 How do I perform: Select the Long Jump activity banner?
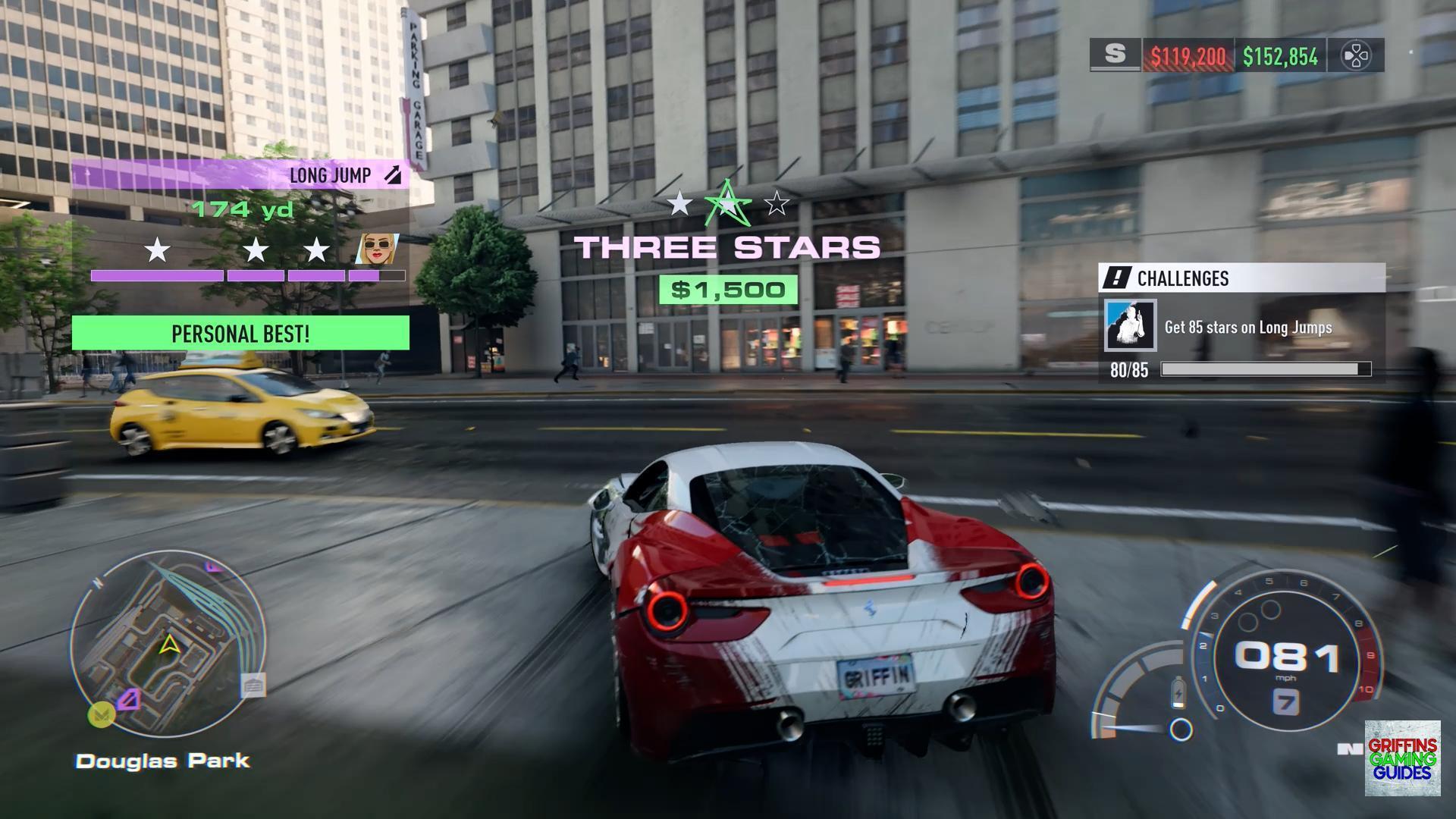241,175
